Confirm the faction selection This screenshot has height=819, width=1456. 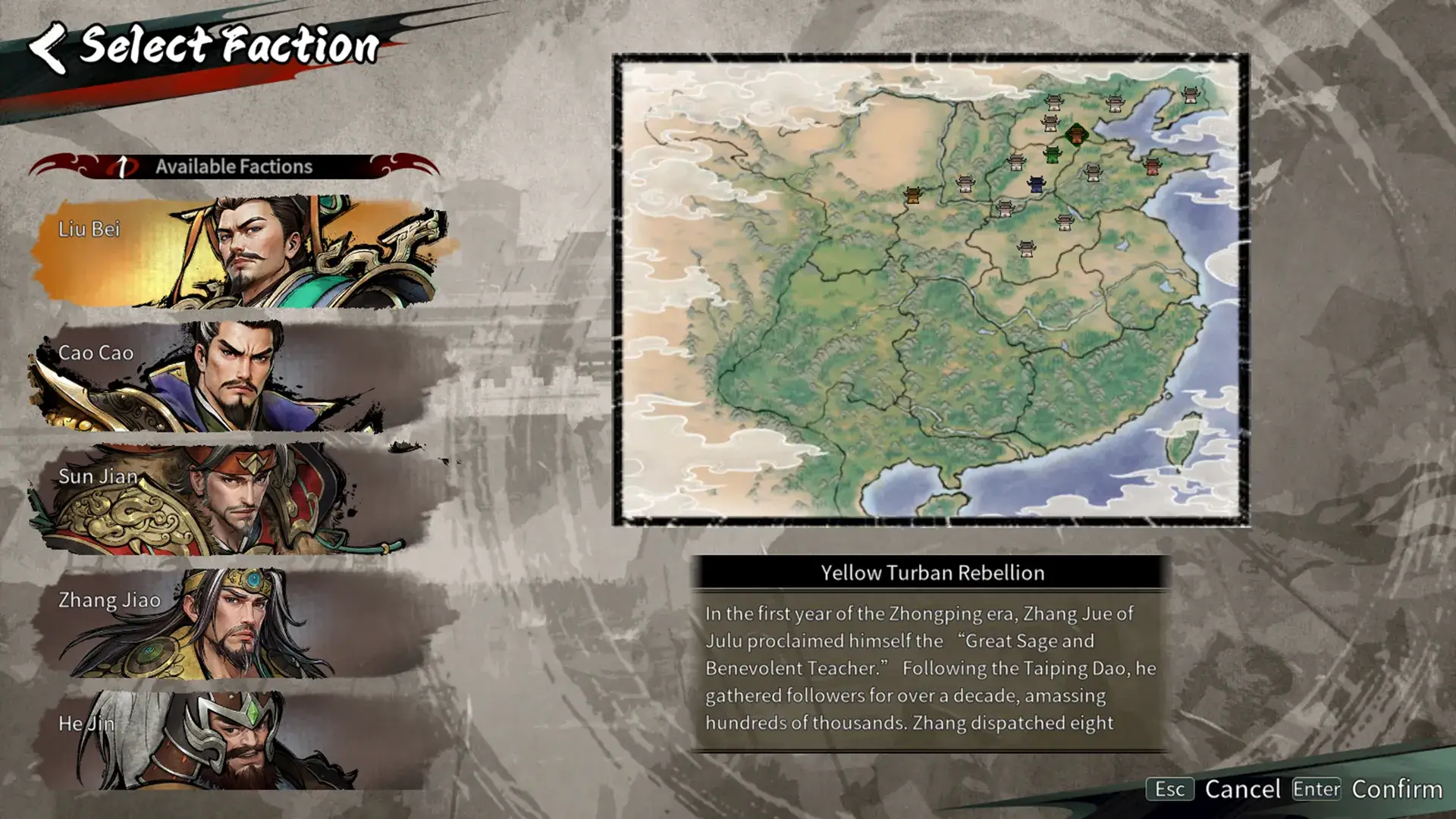pos(1396,789)
